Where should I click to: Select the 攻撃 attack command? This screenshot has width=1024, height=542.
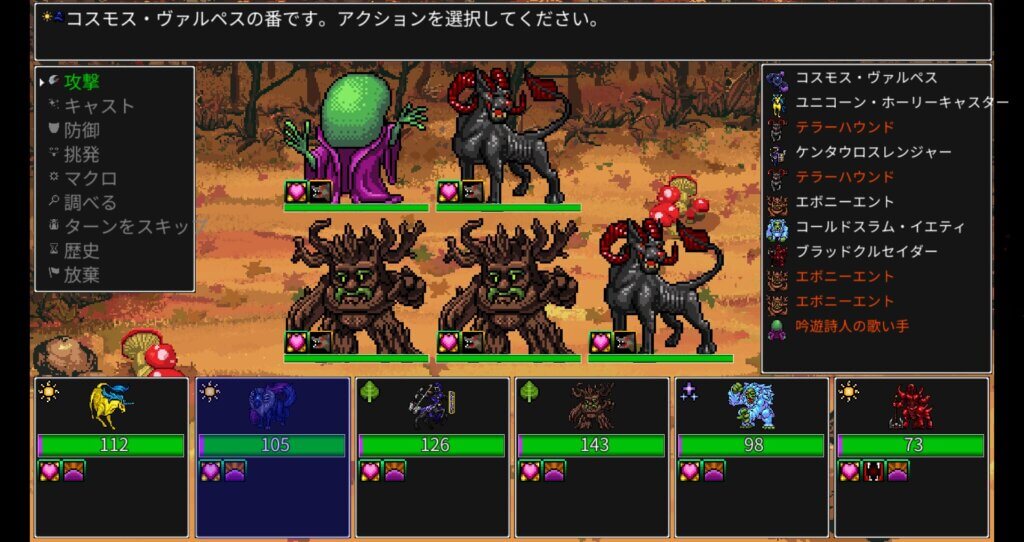(82, 82)
